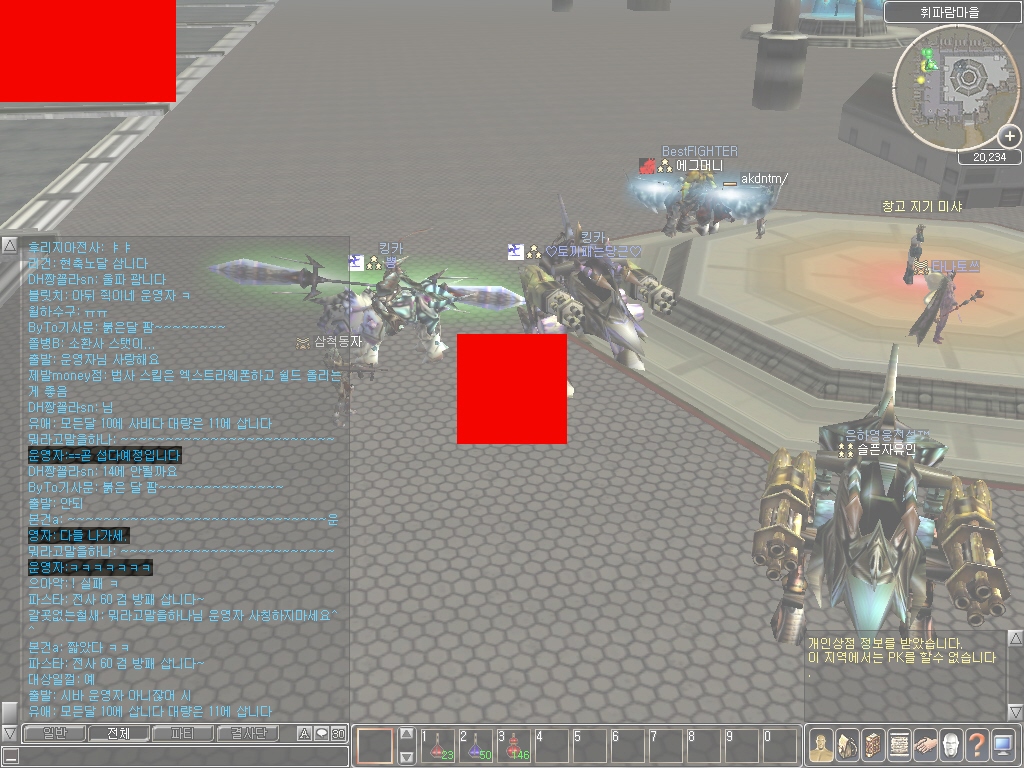Select the 전체 chat tab
1024x768 pixels.
pyautogui.click(x=118, y=734)
